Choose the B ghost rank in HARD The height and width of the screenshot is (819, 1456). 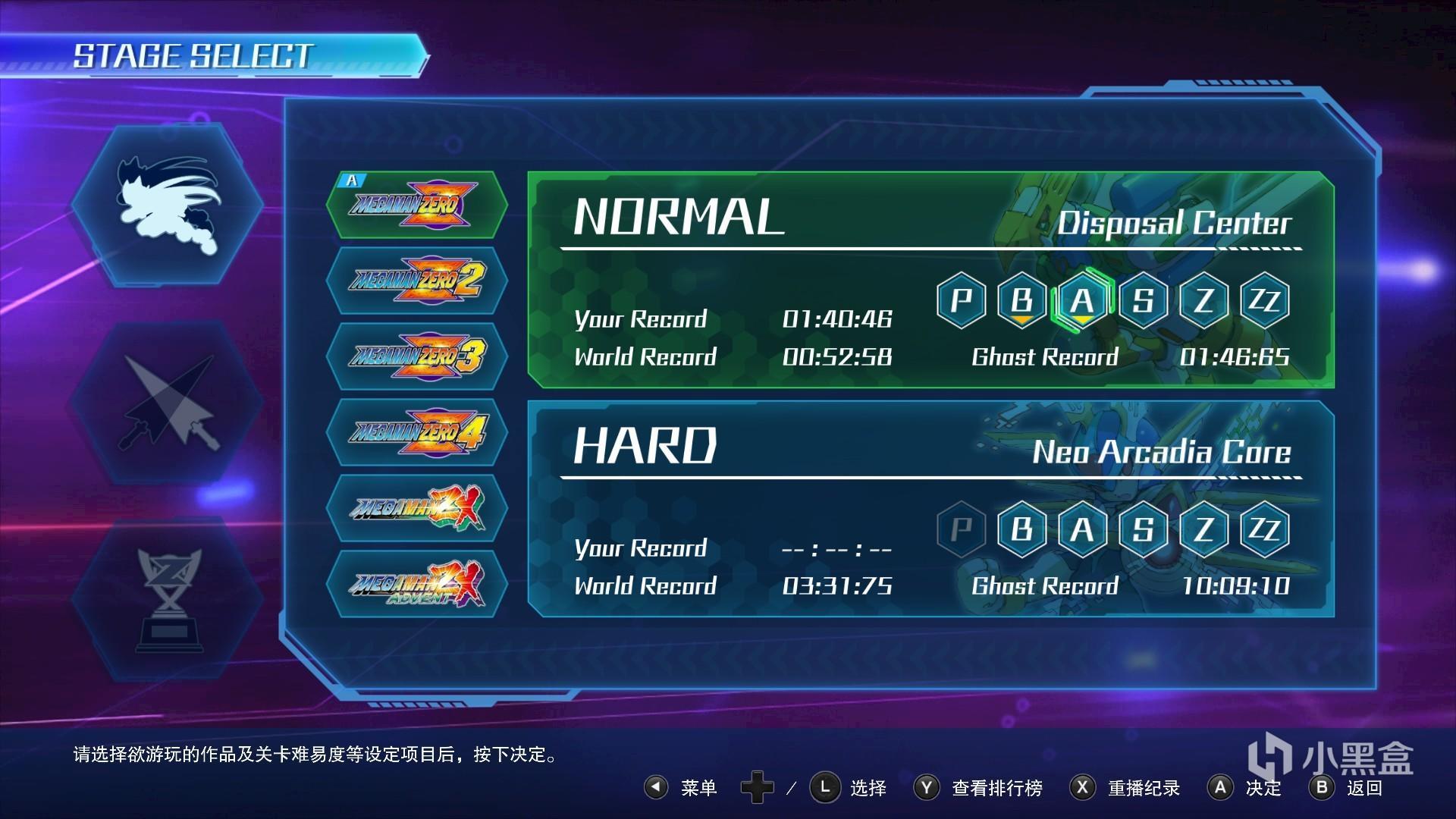(x=1021, y=529)
